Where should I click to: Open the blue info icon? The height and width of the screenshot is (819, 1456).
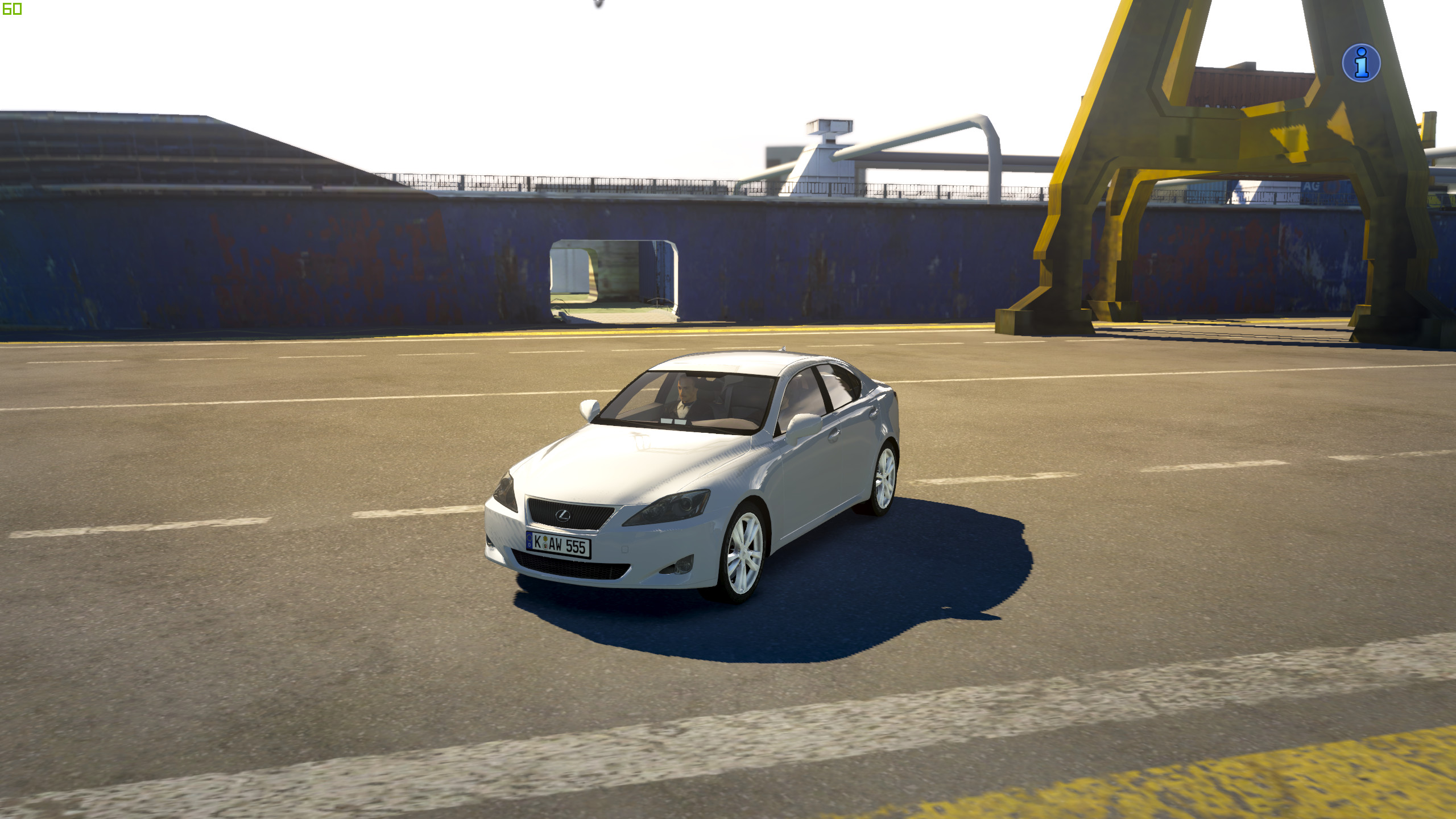coord(1361,63)
